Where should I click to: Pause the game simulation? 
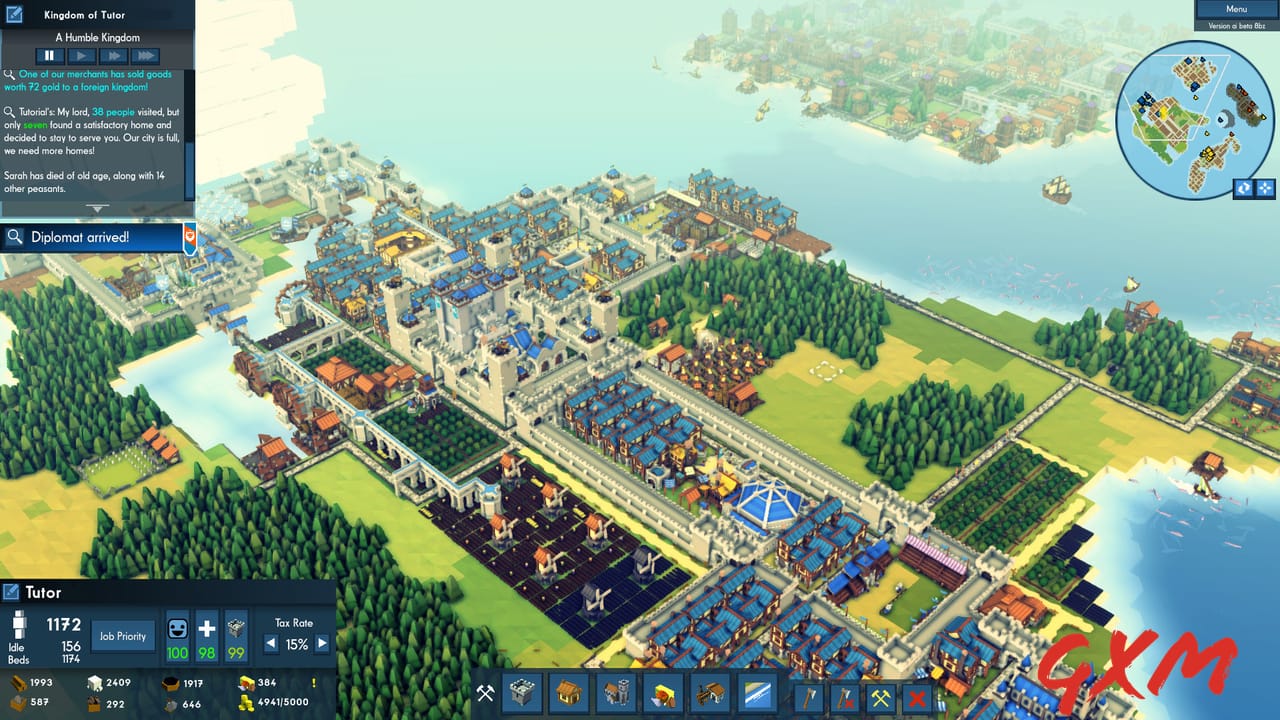tap(50, 55)
